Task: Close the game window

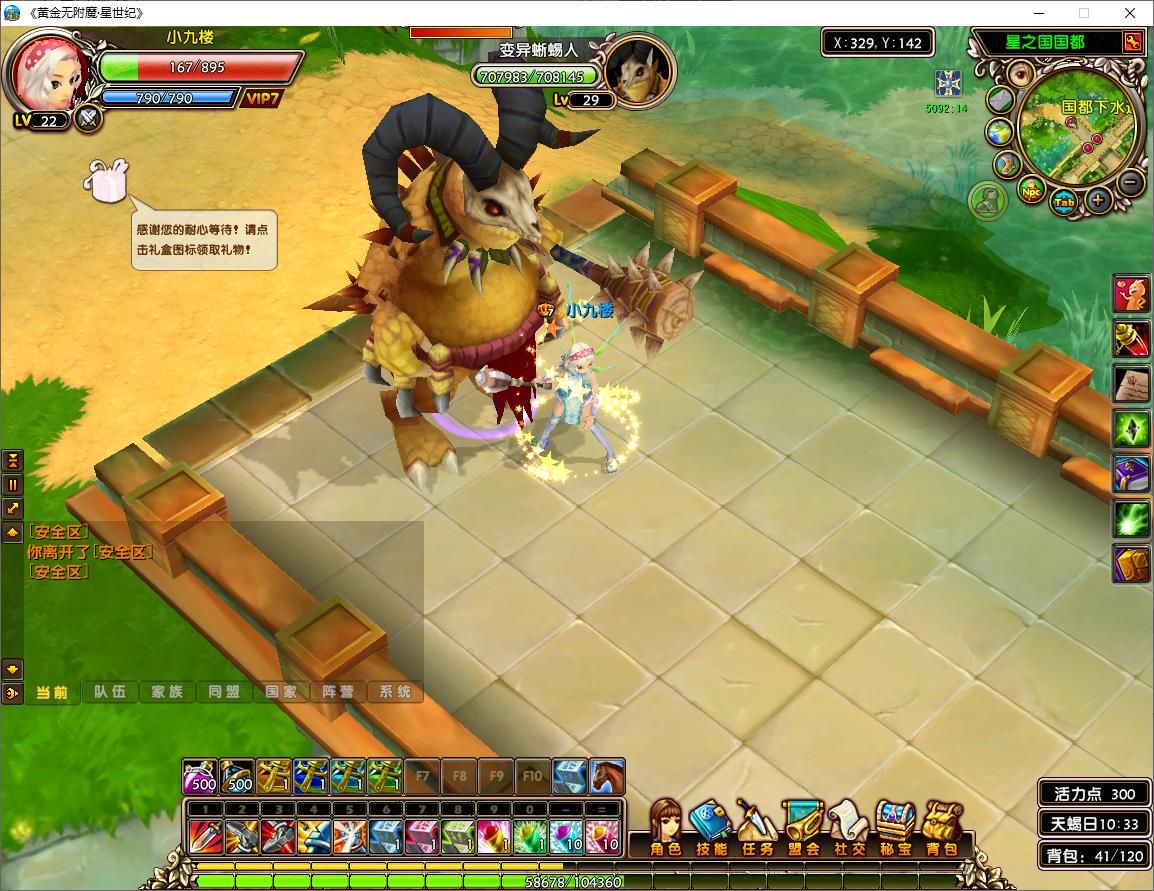Action: point(1130,13)
